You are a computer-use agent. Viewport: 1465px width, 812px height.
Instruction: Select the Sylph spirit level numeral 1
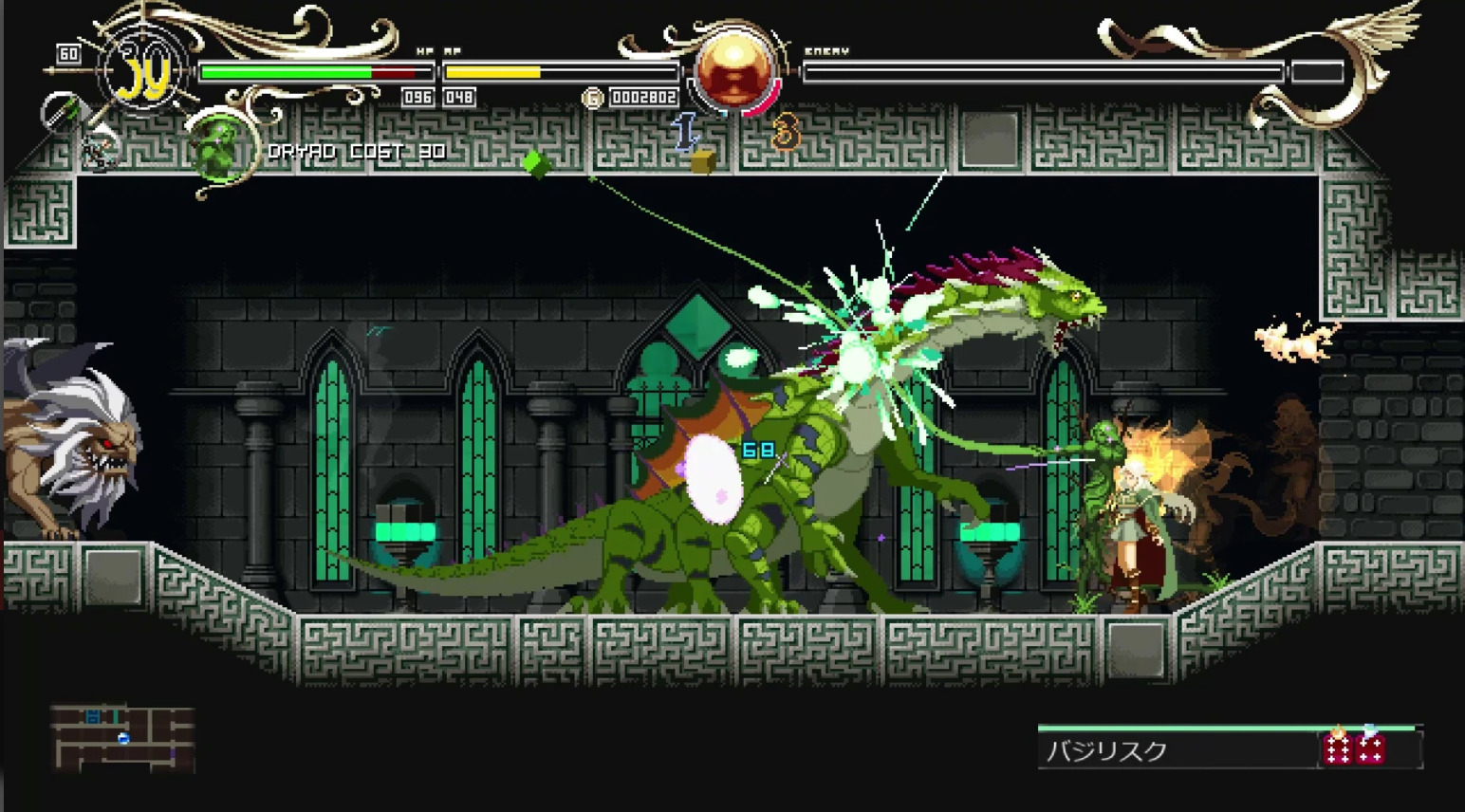(x=685, y=133)
